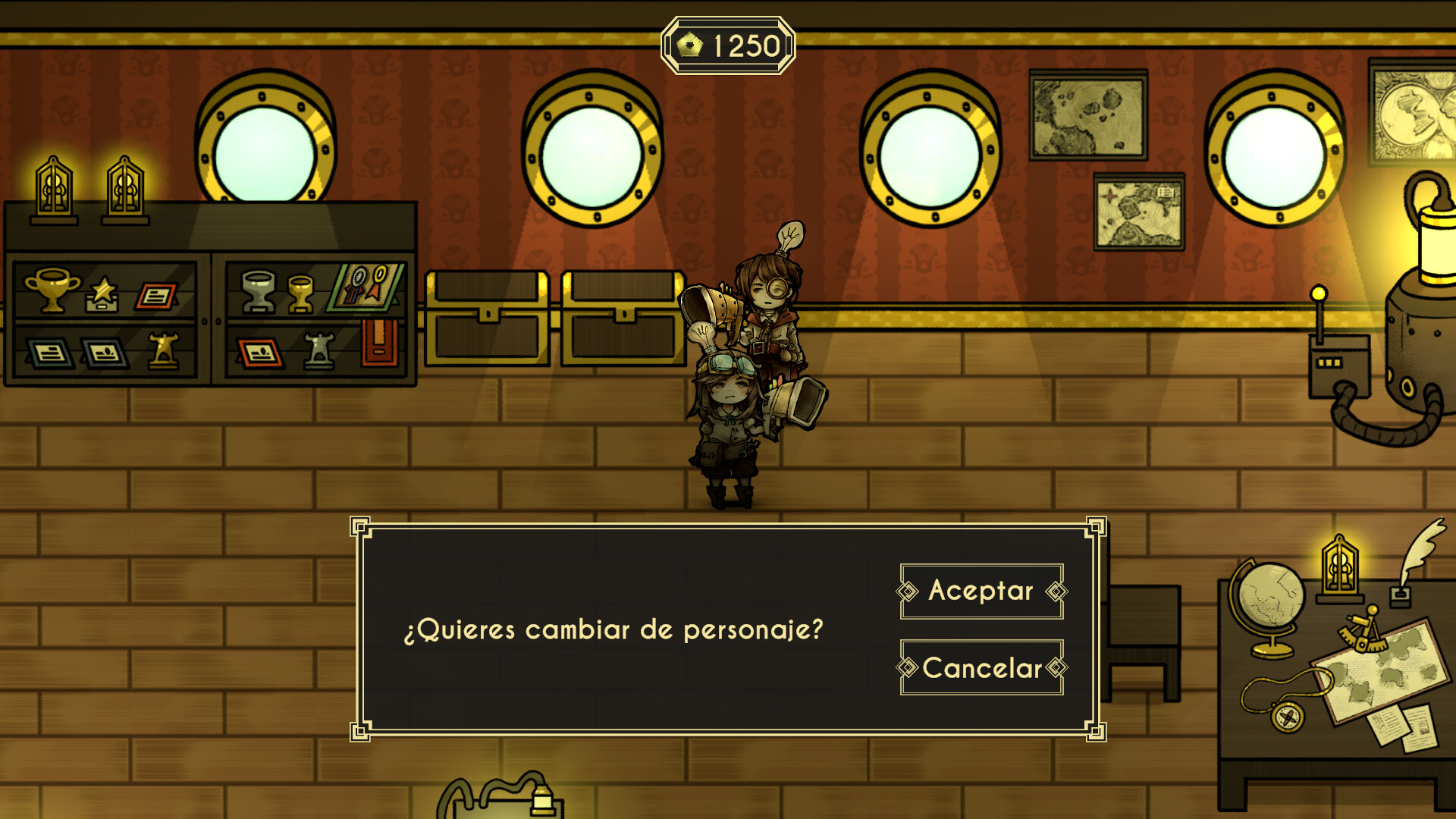Click the currency coin icon showing 1250
This screenshot has width=1456, height=819.
click(x=689, y=43)
